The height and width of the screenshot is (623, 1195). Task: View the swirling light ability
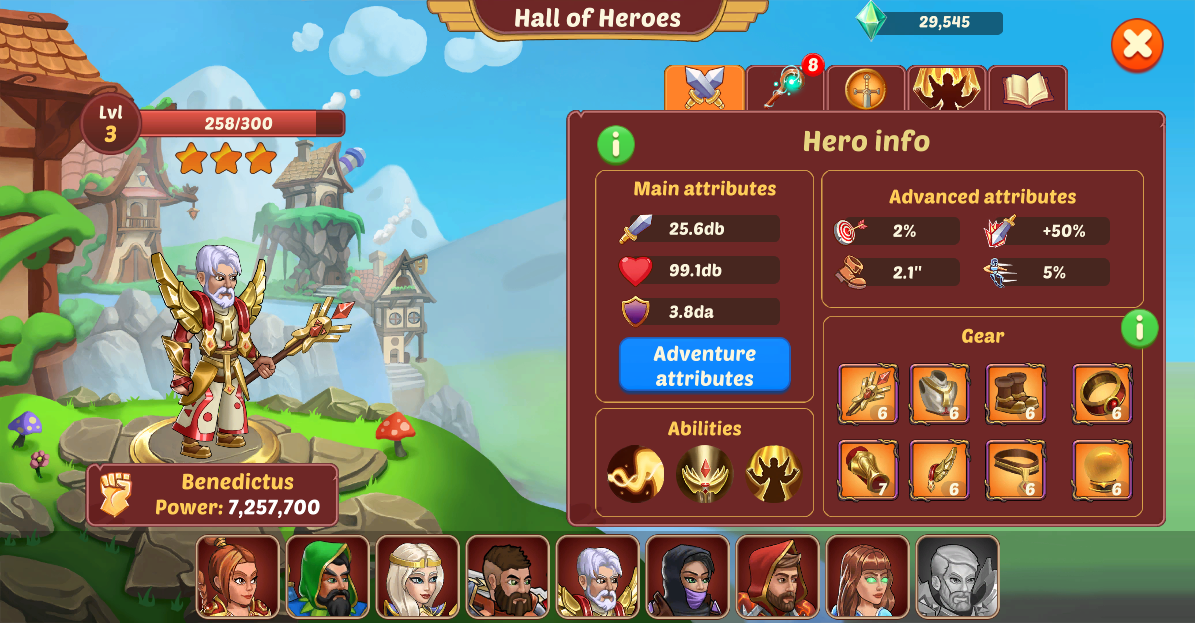(636, 473)
